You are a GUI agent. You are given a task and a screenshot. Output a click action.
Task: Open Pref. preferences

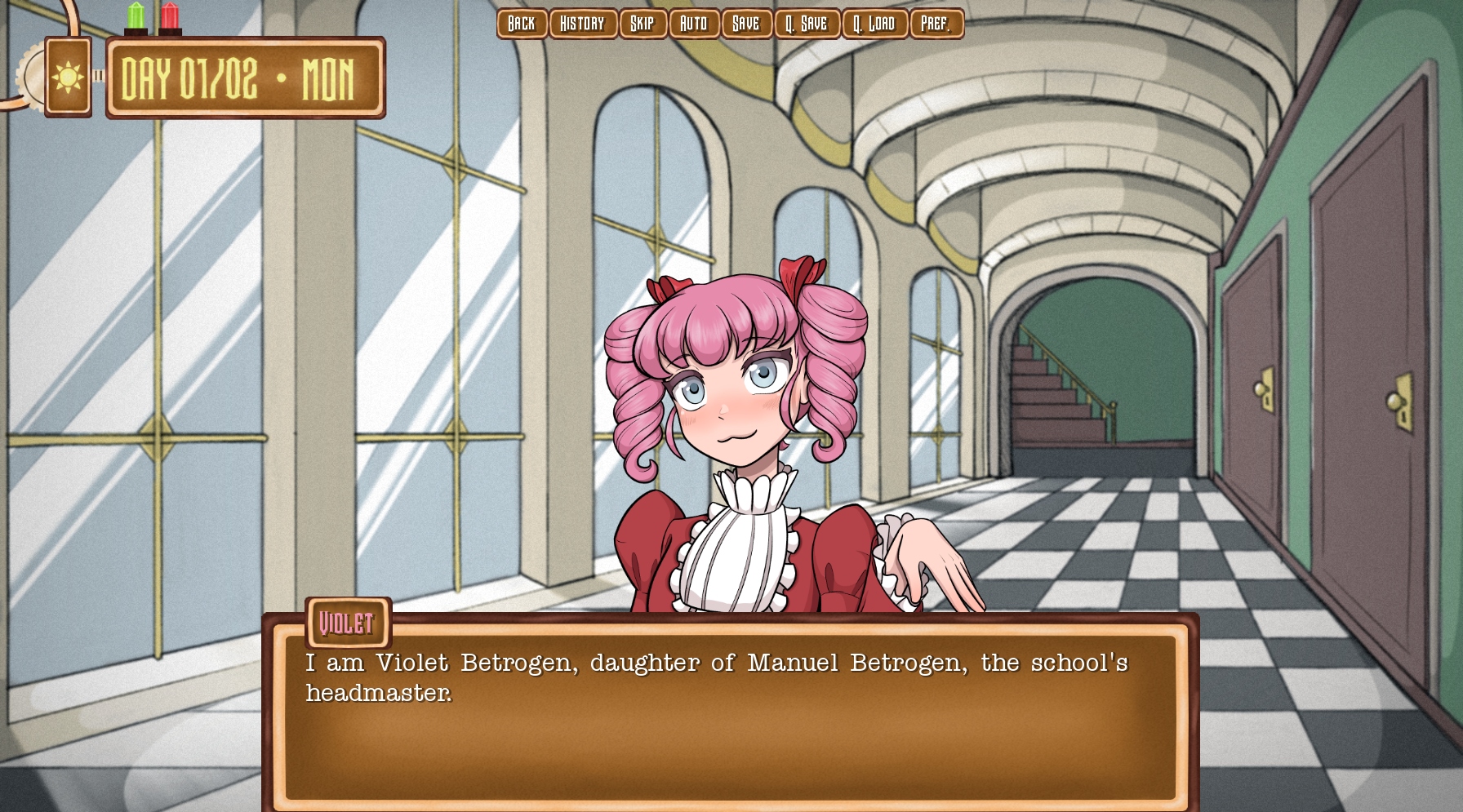936,24
